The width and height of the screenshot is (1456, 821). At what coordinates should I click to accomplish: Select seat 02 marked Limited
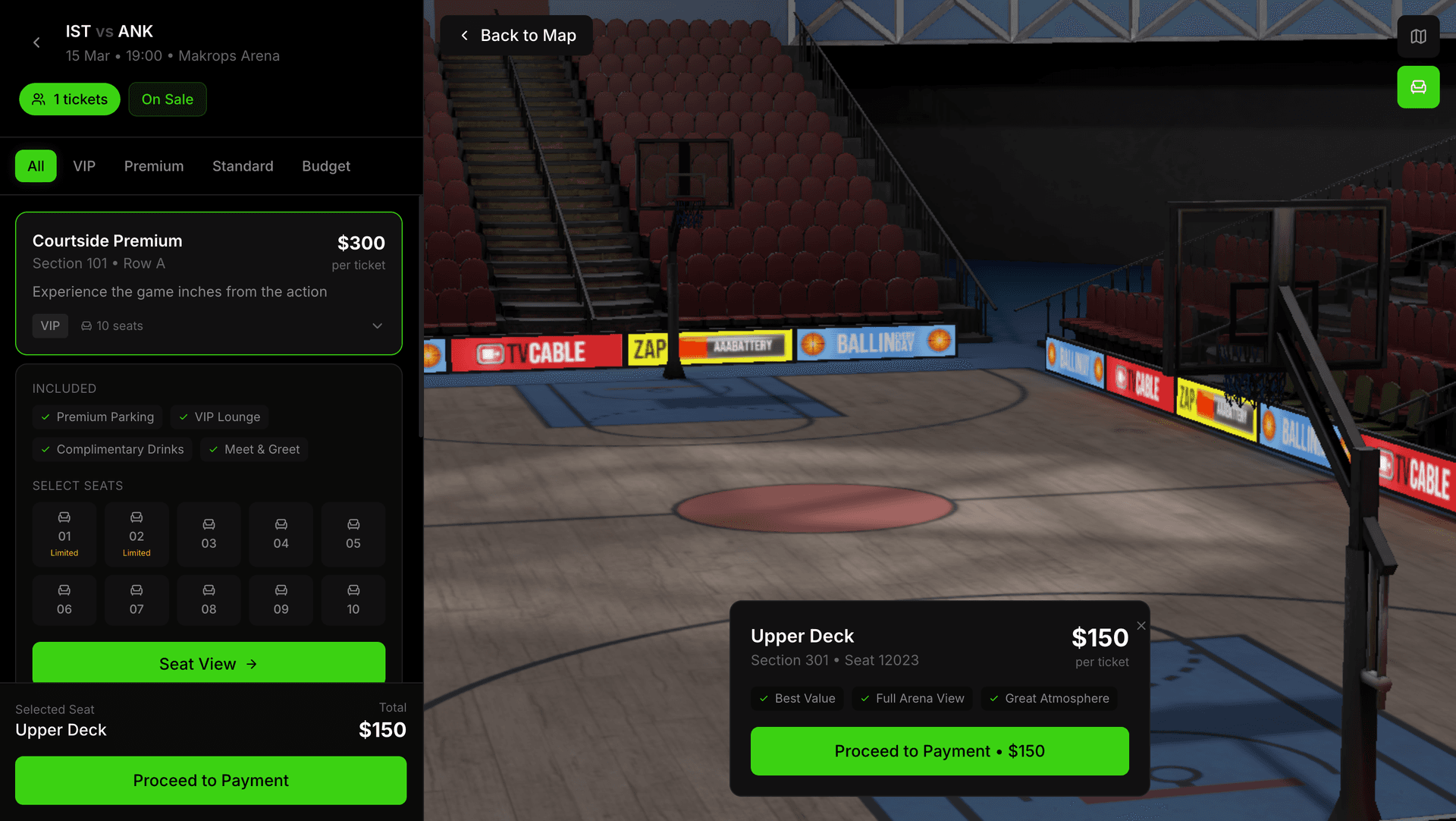[136, 534]
